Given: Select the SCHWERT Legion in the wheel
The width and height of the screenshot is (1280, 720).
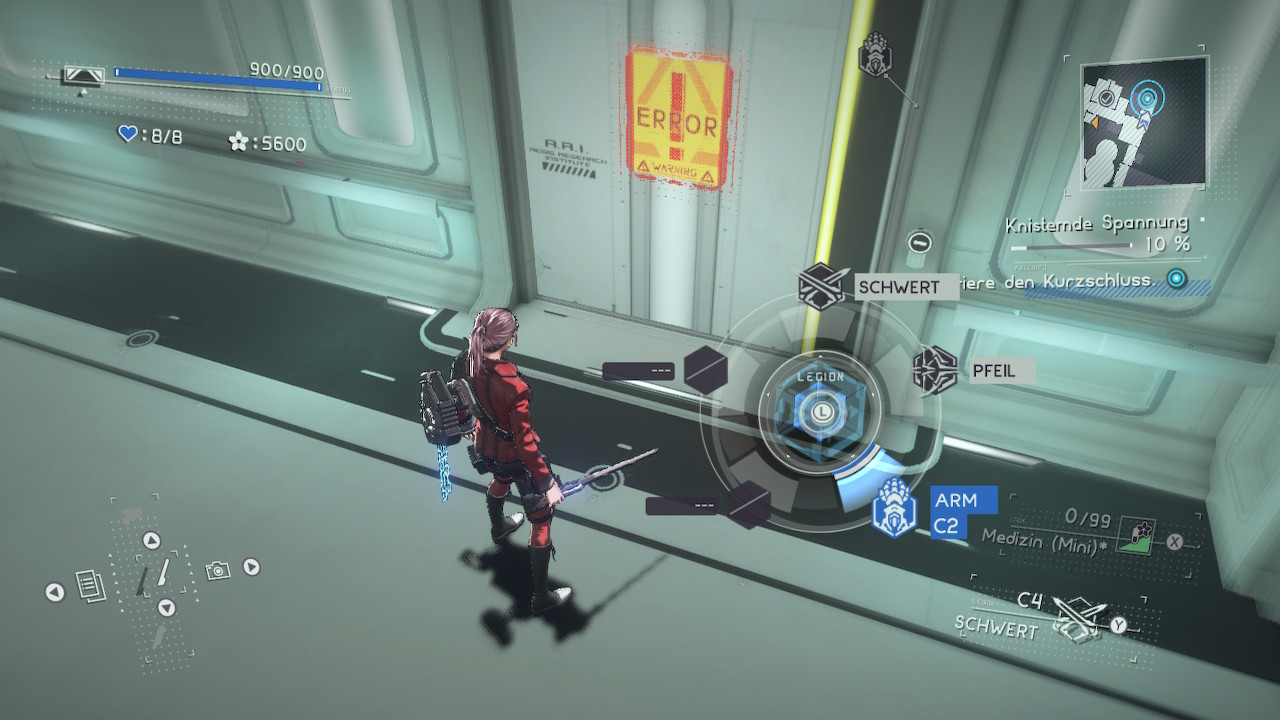Looking at the screenshot, I should pyautogui.click(x=821, y=287).
